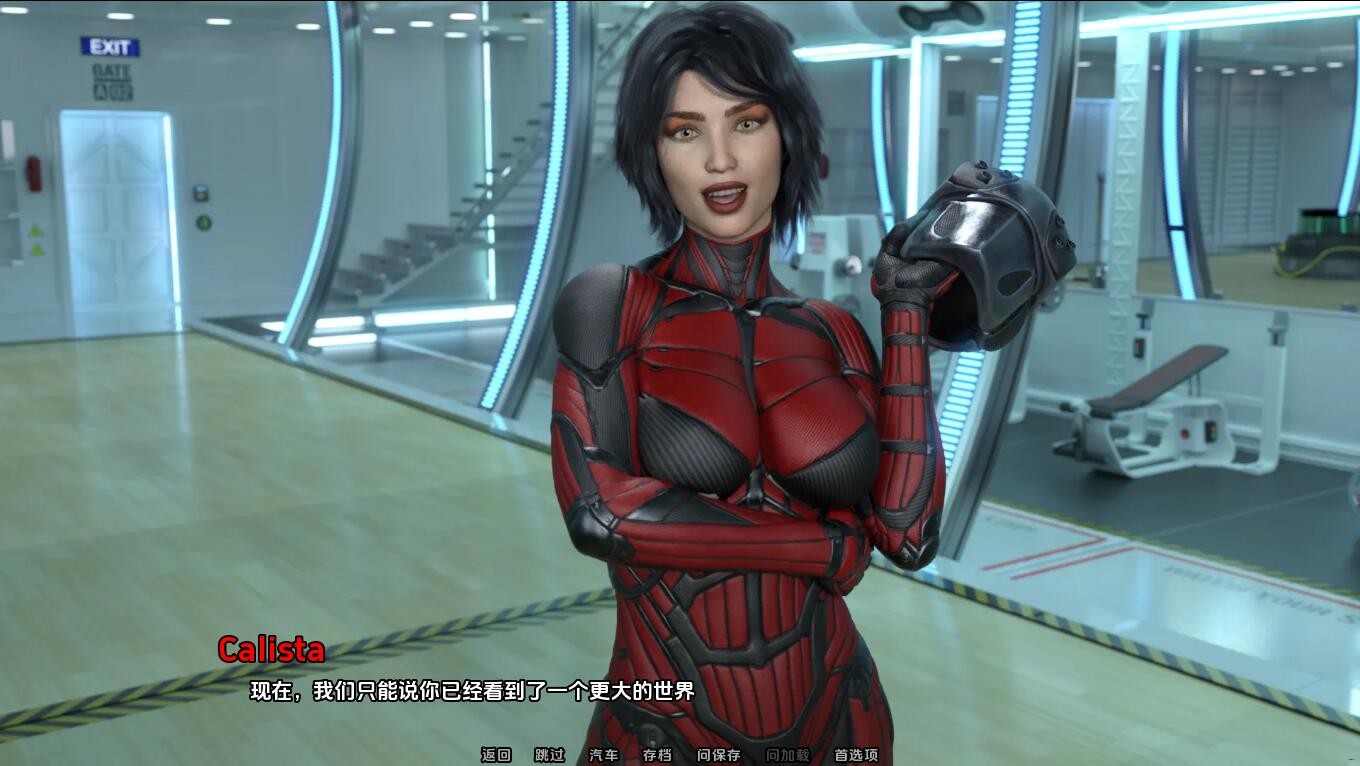Choose 问保存 (Quick Save)
Image resolution: width=1360 pixels, height=766 pixels.
click(719, 755)
